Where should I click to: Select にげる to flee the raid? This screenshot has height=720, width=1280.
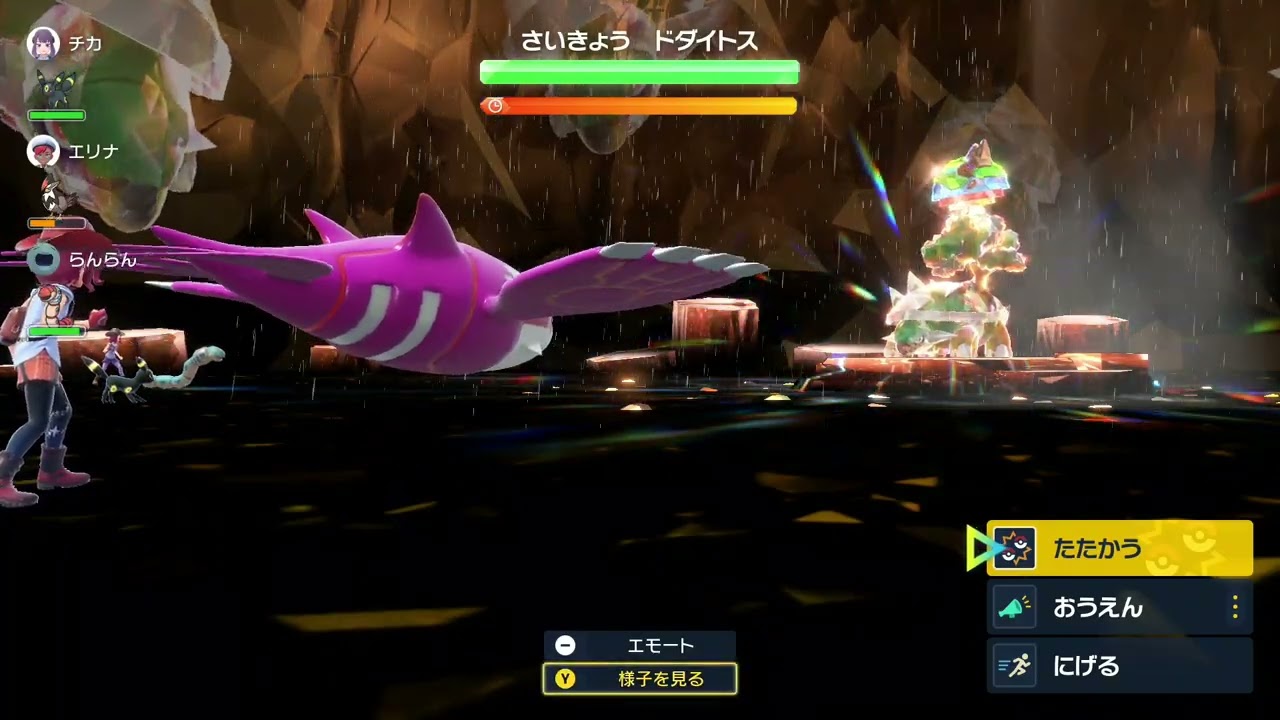pyautogui.click(x=1118, y=666)
